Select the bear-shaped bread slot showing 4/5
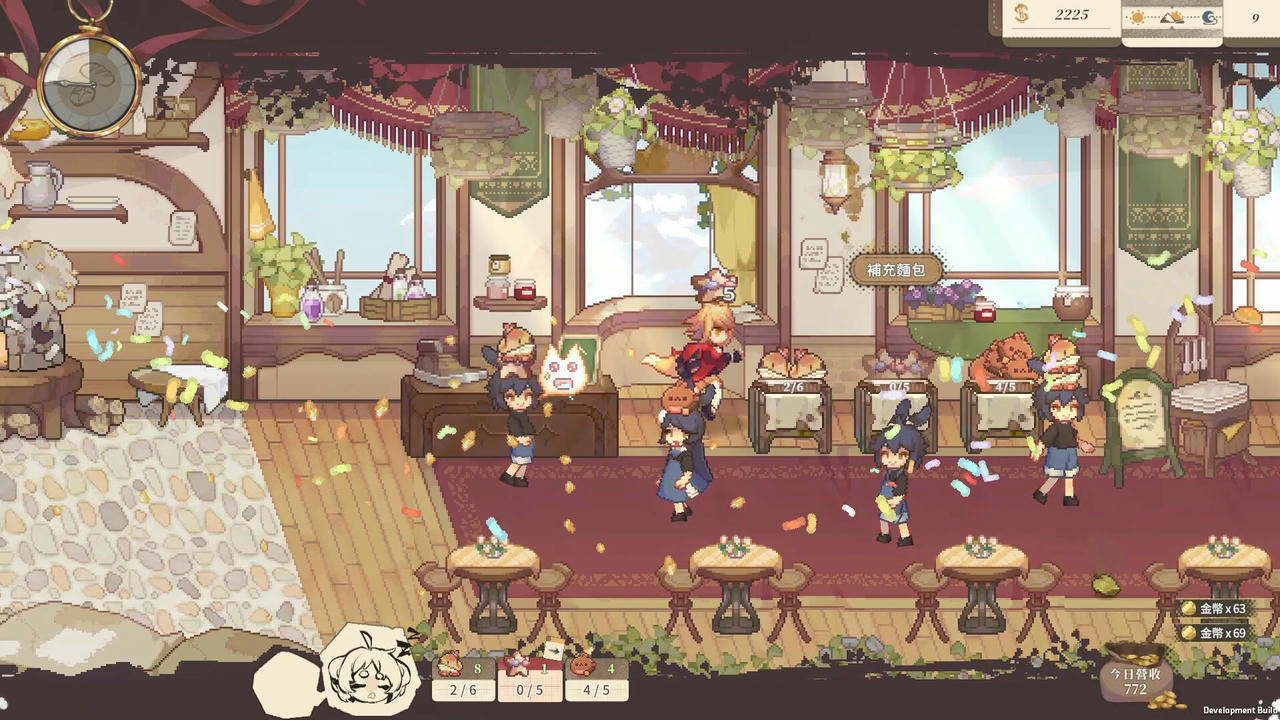This screenshot has width=1280, height=720. tap(596, 677)
